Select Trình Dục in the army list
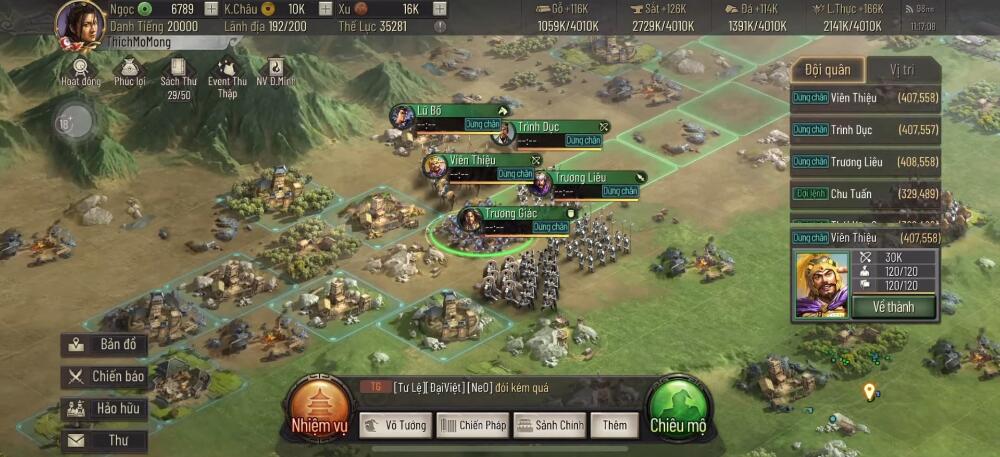Viewport: 1000px width, 457px height. click(866, 130)
